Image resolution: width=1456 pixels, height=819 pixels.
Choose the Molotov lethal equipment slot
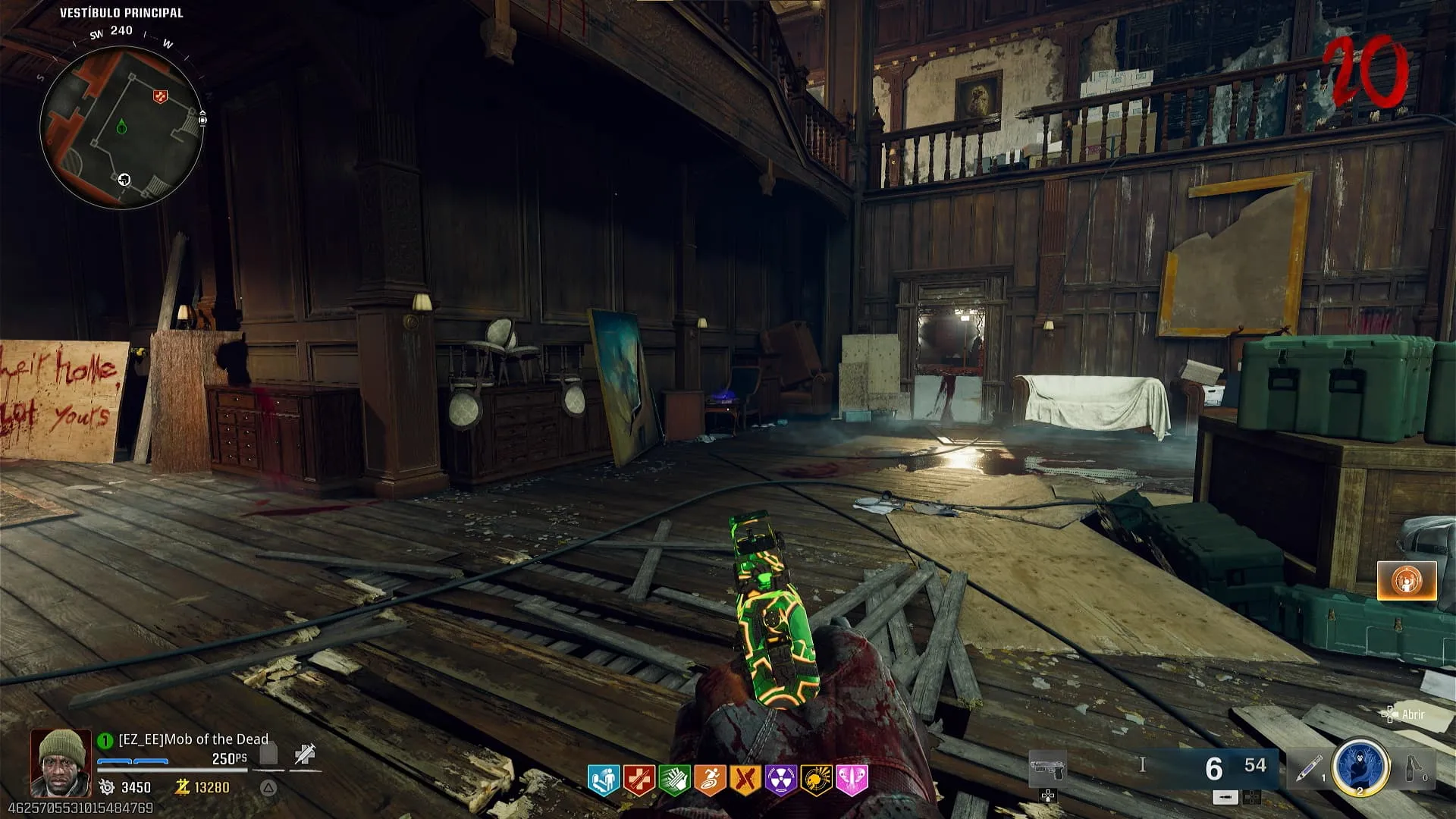coord(1414,767)
